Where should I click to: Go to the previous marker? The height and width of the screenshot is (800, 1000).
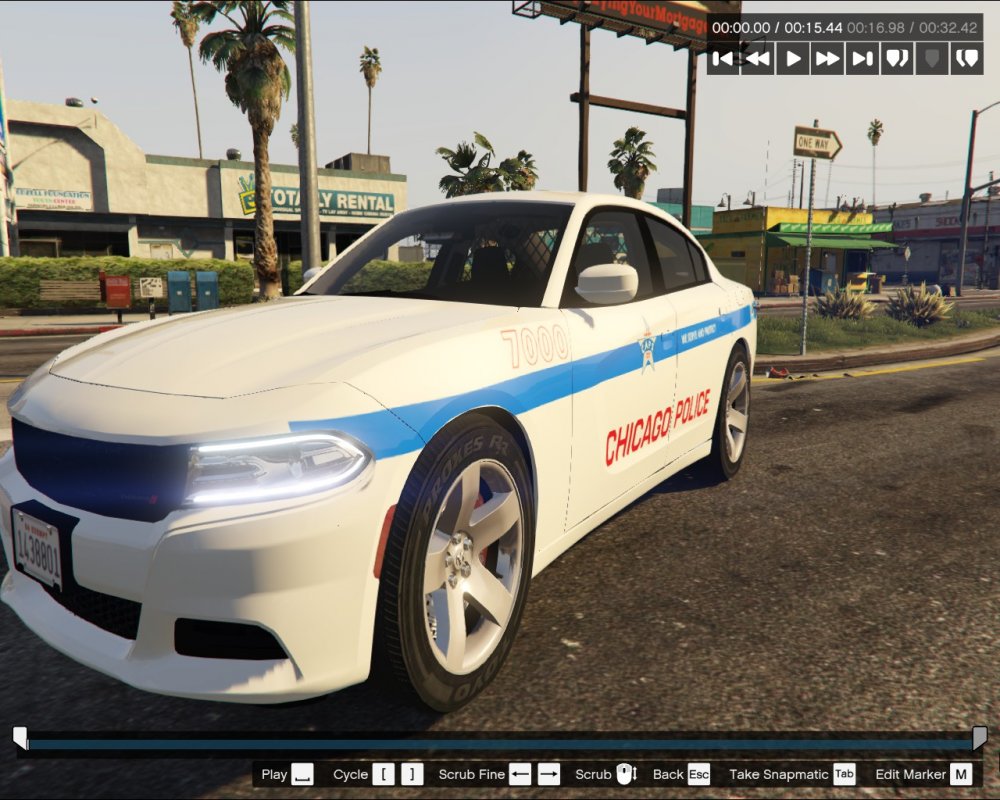click(x=897, y=58)
